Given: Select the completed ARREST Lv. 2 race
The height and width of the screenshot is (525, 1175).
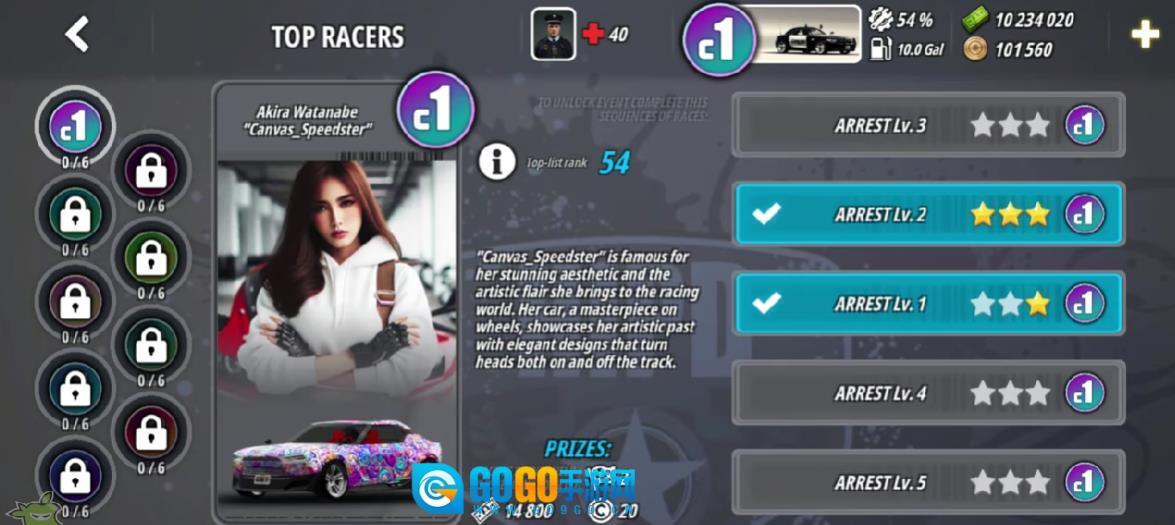Looking at the screenshot, I should tap(928, 214).
